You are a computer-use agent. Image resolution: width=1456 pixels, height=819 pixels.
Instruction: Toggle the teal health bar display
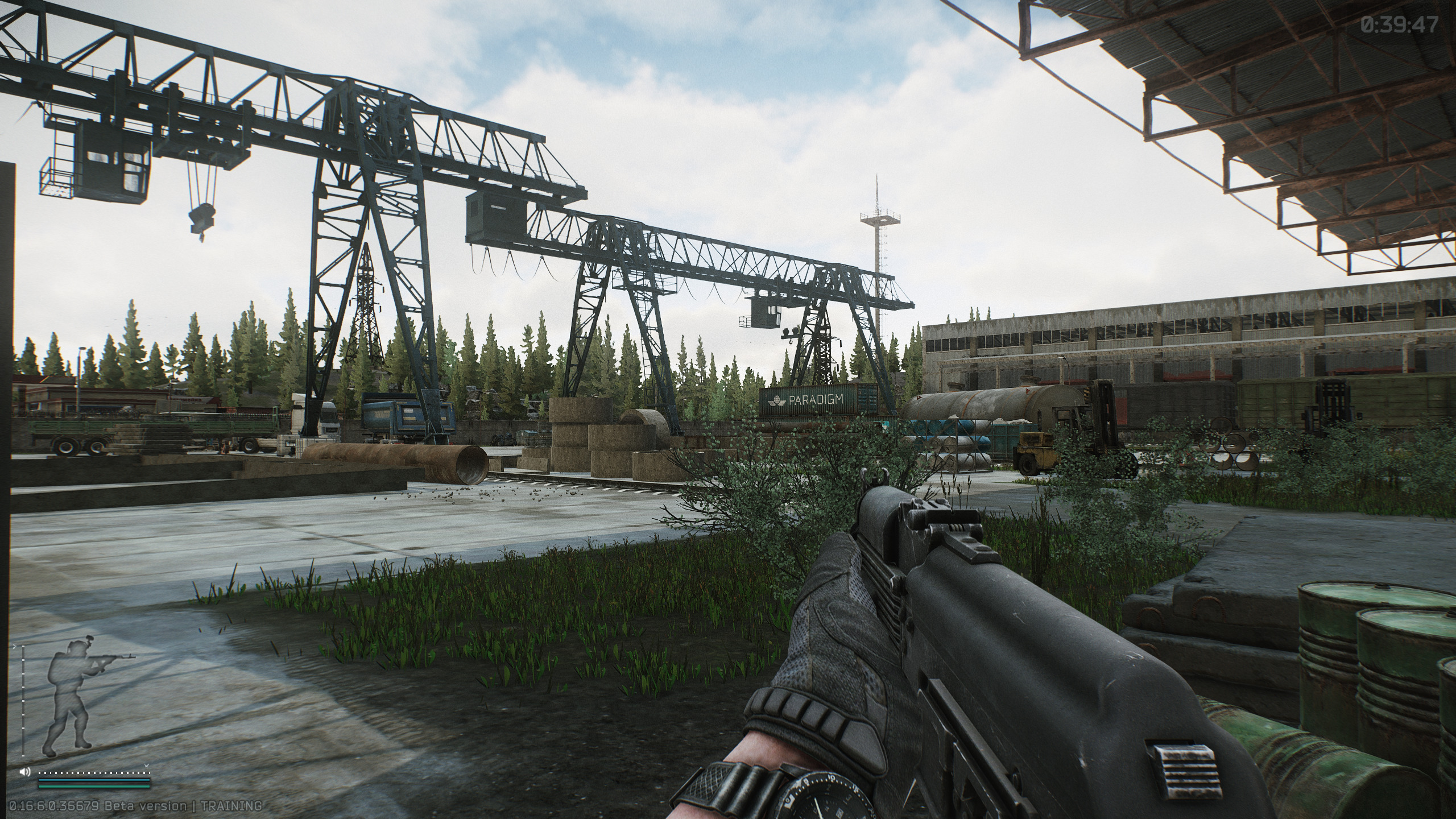click(x=94, y=780)
